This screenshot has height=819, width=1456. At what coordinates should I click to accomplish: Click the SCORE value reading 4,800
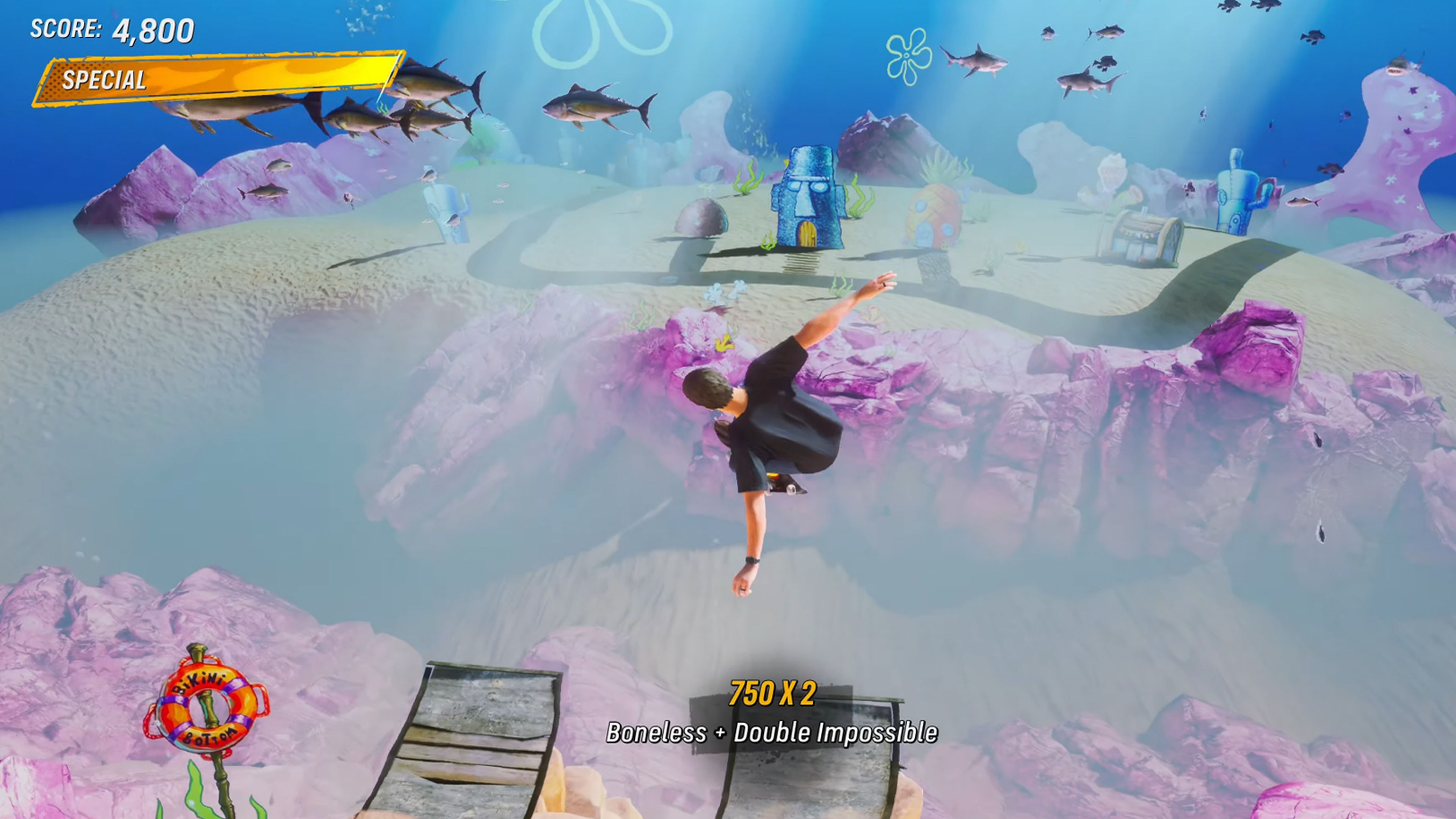pos(152,28)
